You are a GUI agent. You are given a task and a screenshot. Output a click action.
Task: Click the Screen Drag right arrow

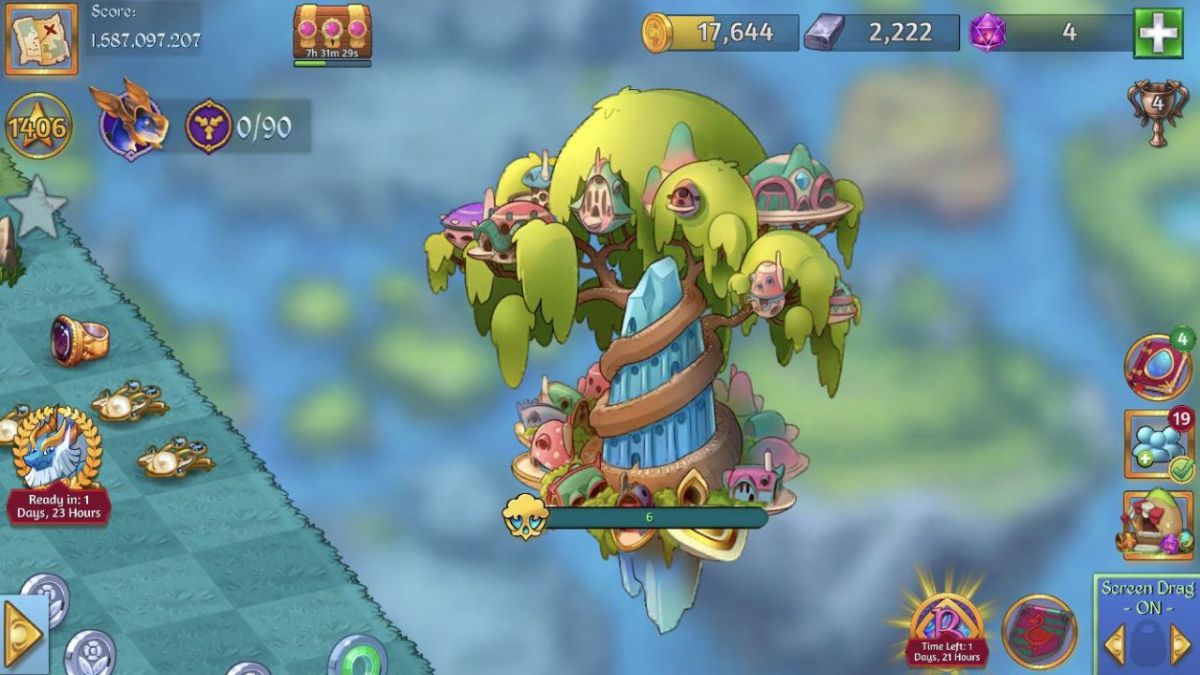point(1180,644)
